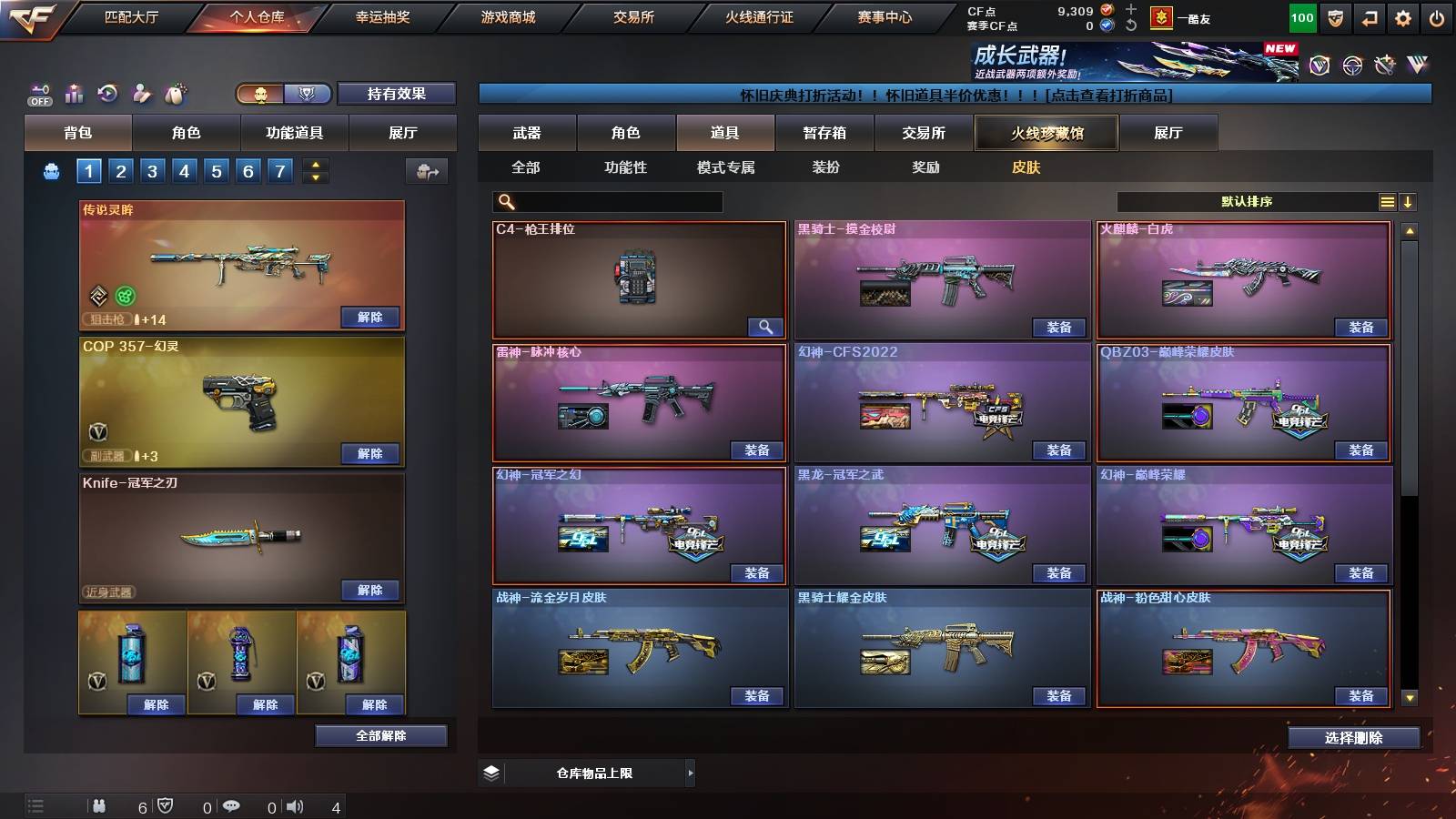1456x819 pixels.
Task: Click the return arrow icon near settings
Action: coord(1368,17)
